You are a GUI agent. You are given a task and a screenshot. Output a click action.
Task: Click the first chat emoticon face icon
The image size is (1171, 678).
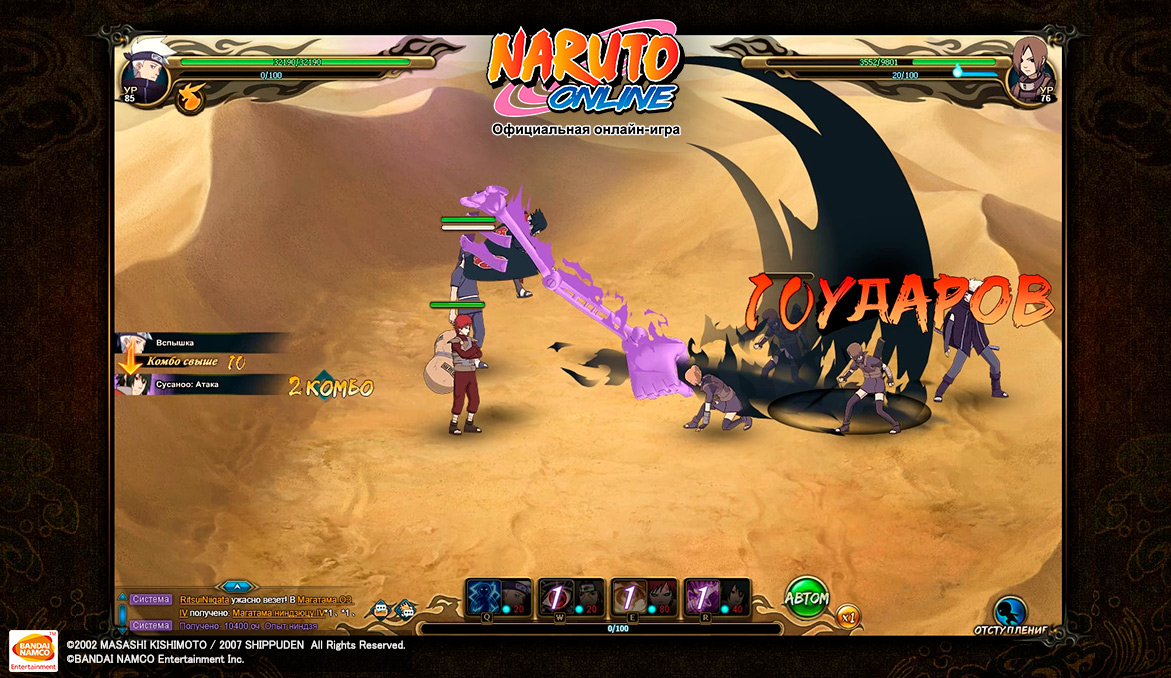(381, 609)
